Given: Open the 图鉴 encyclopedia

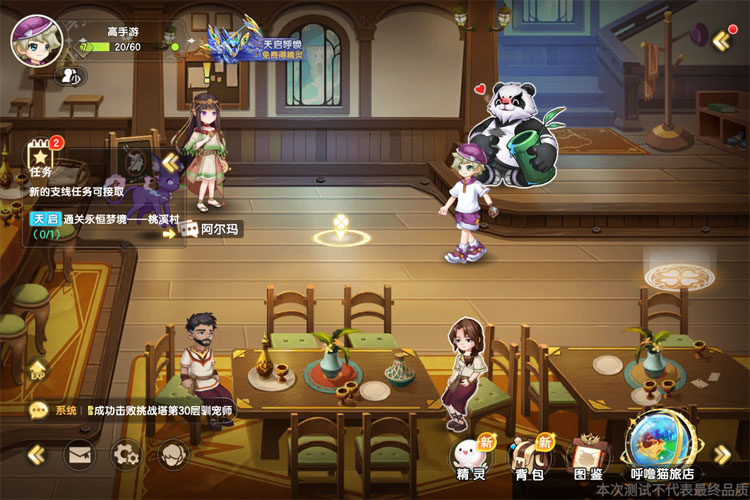Looking at the screenshot, I should coord(588,456).
